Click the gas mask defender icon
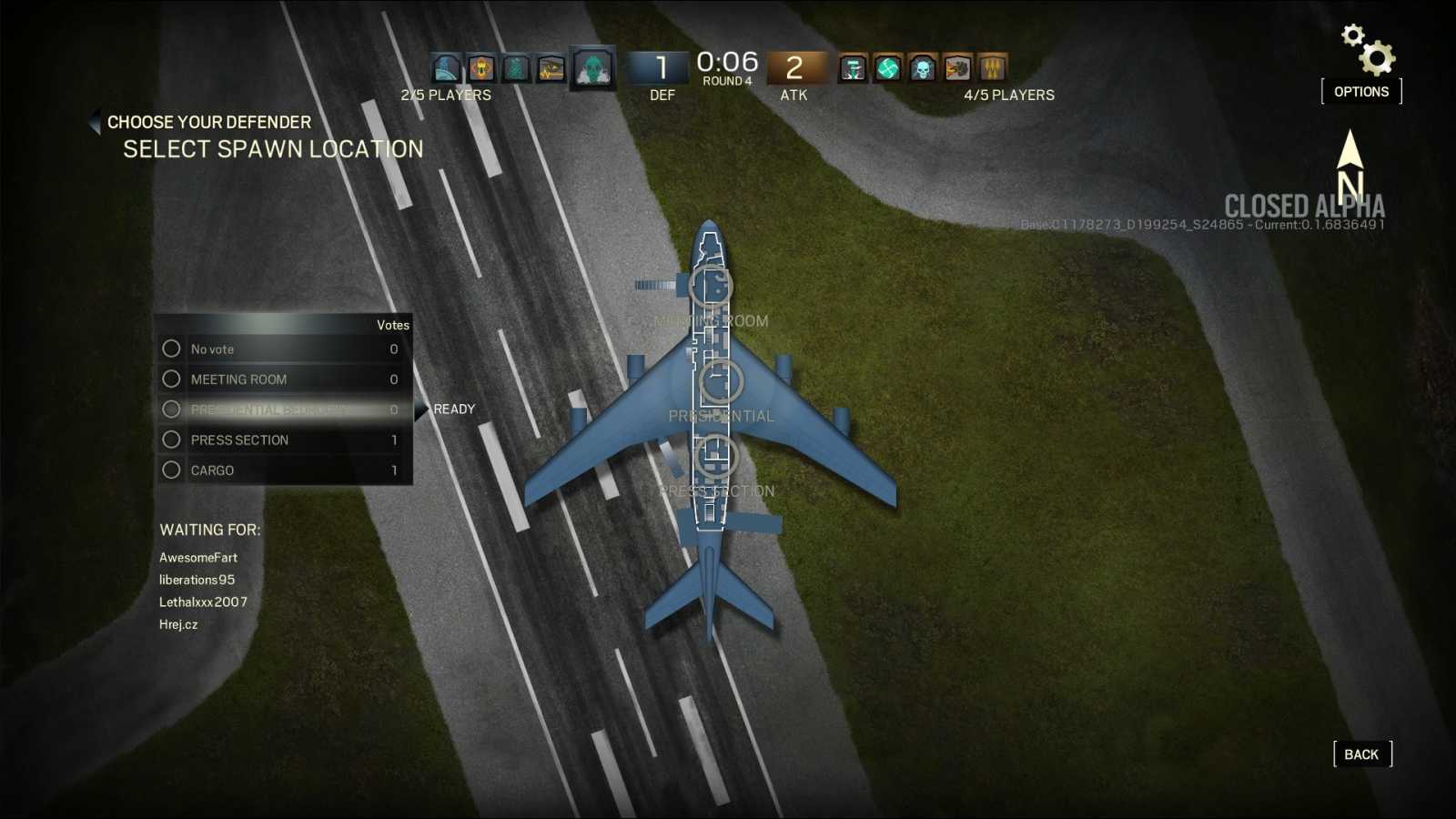This screenshot has width=1456, height=819. pos(592,68)
